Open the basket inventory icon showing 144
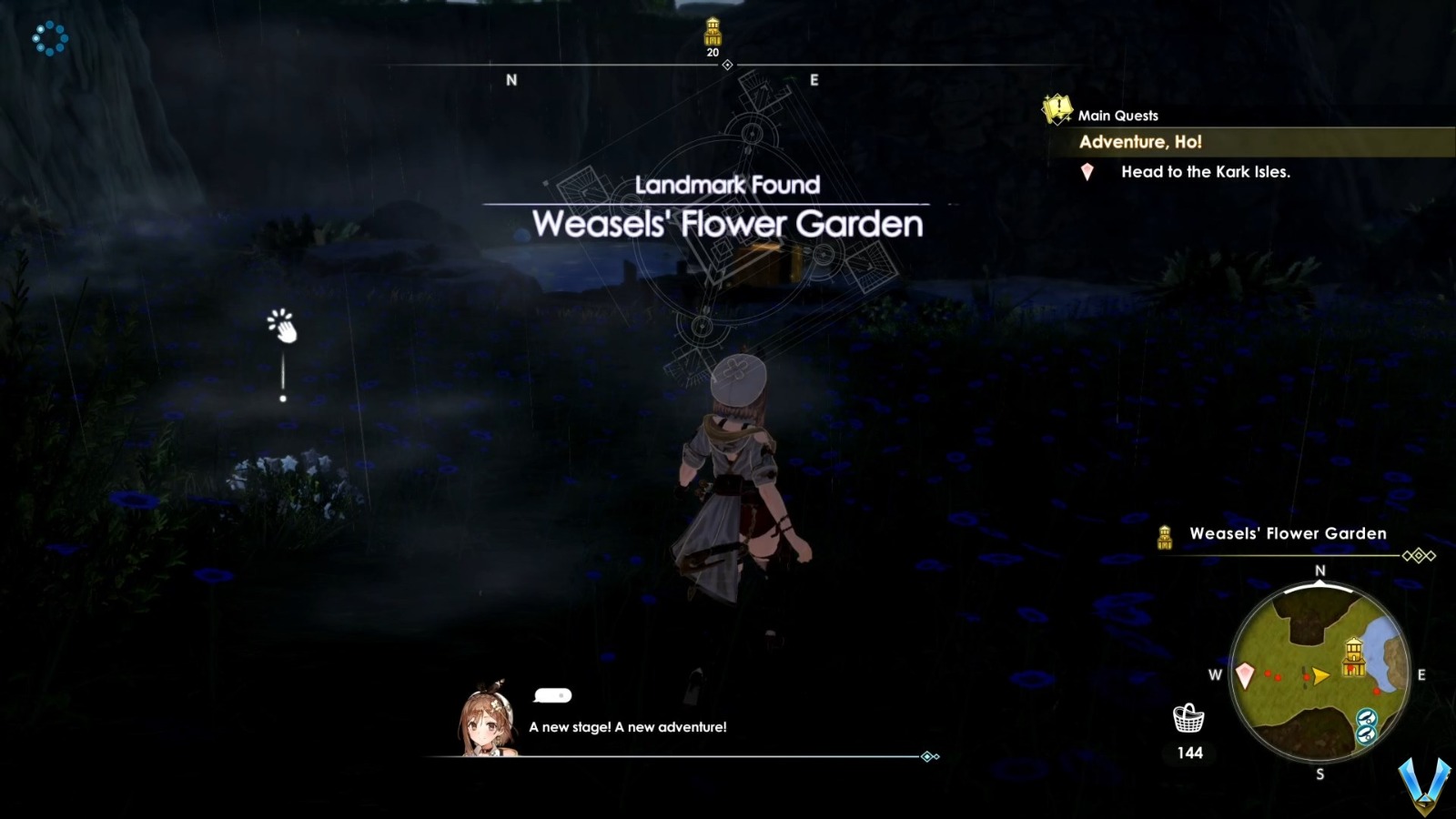 coord(1188,720)
